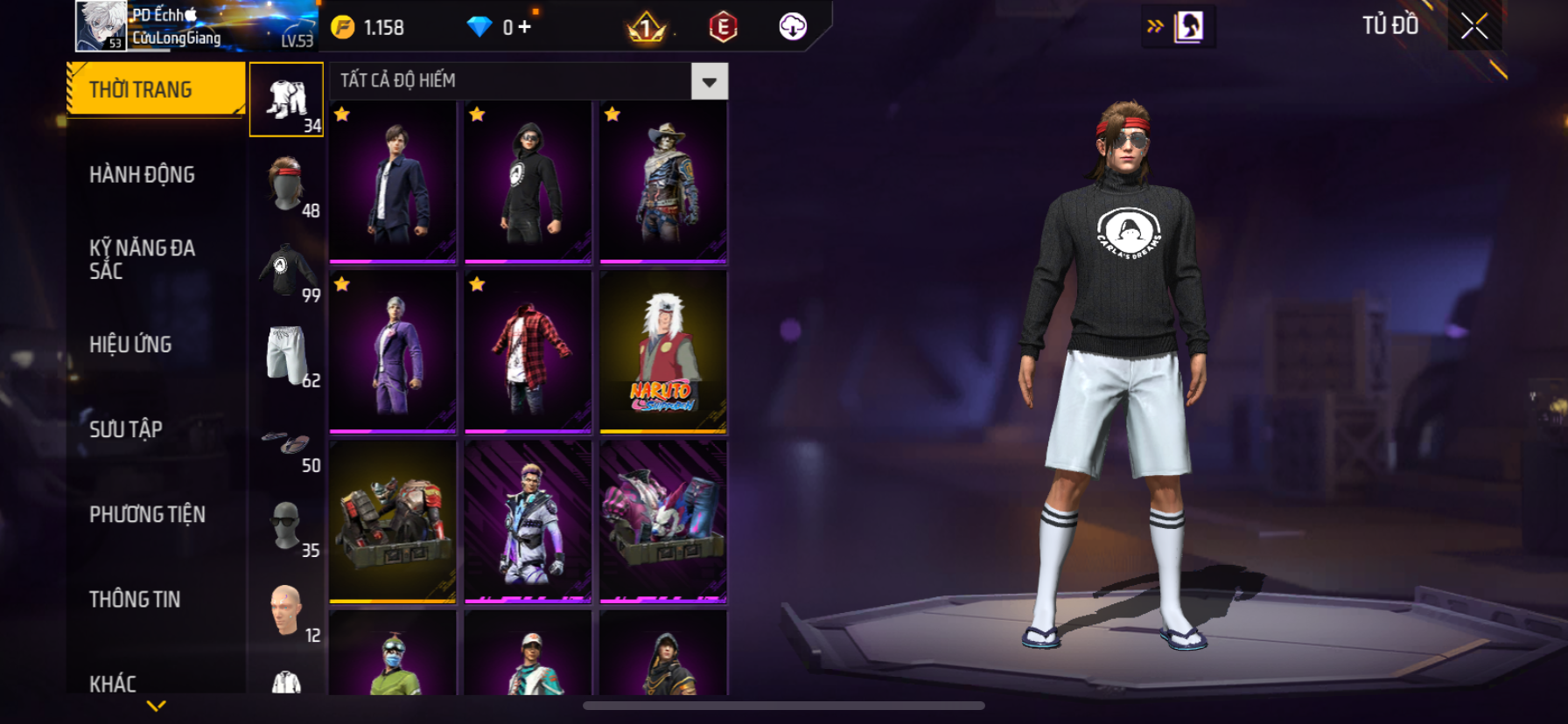Pick the red plaid shirt outfit
The width and height of the screenshot is (1568, 724).
click(x=528, y=352)
